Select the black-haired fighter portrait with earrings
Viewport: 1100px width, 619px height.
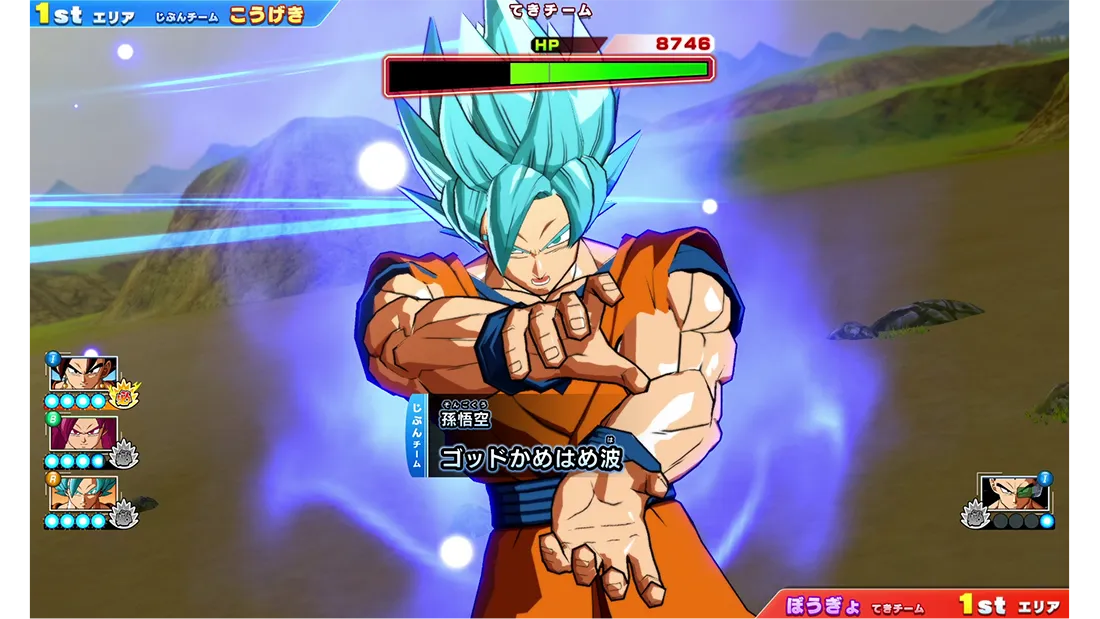pos(83,374)
